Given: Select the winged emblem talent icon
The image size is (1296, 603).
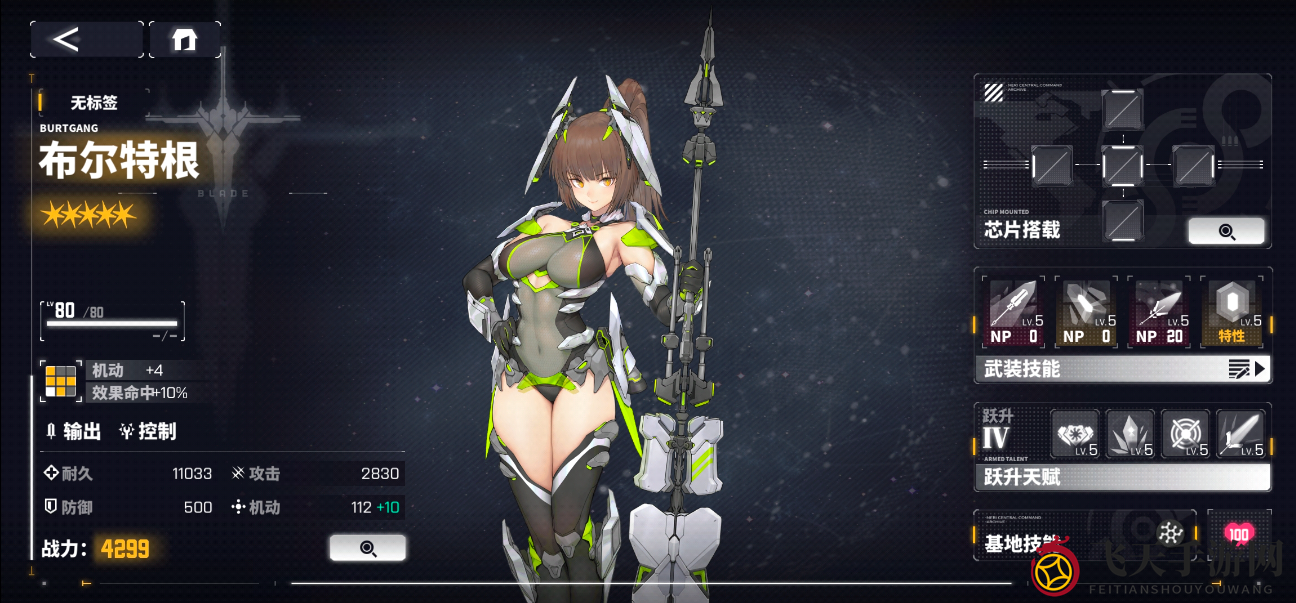Looking at the screenshot, I should click(1075, 434).
